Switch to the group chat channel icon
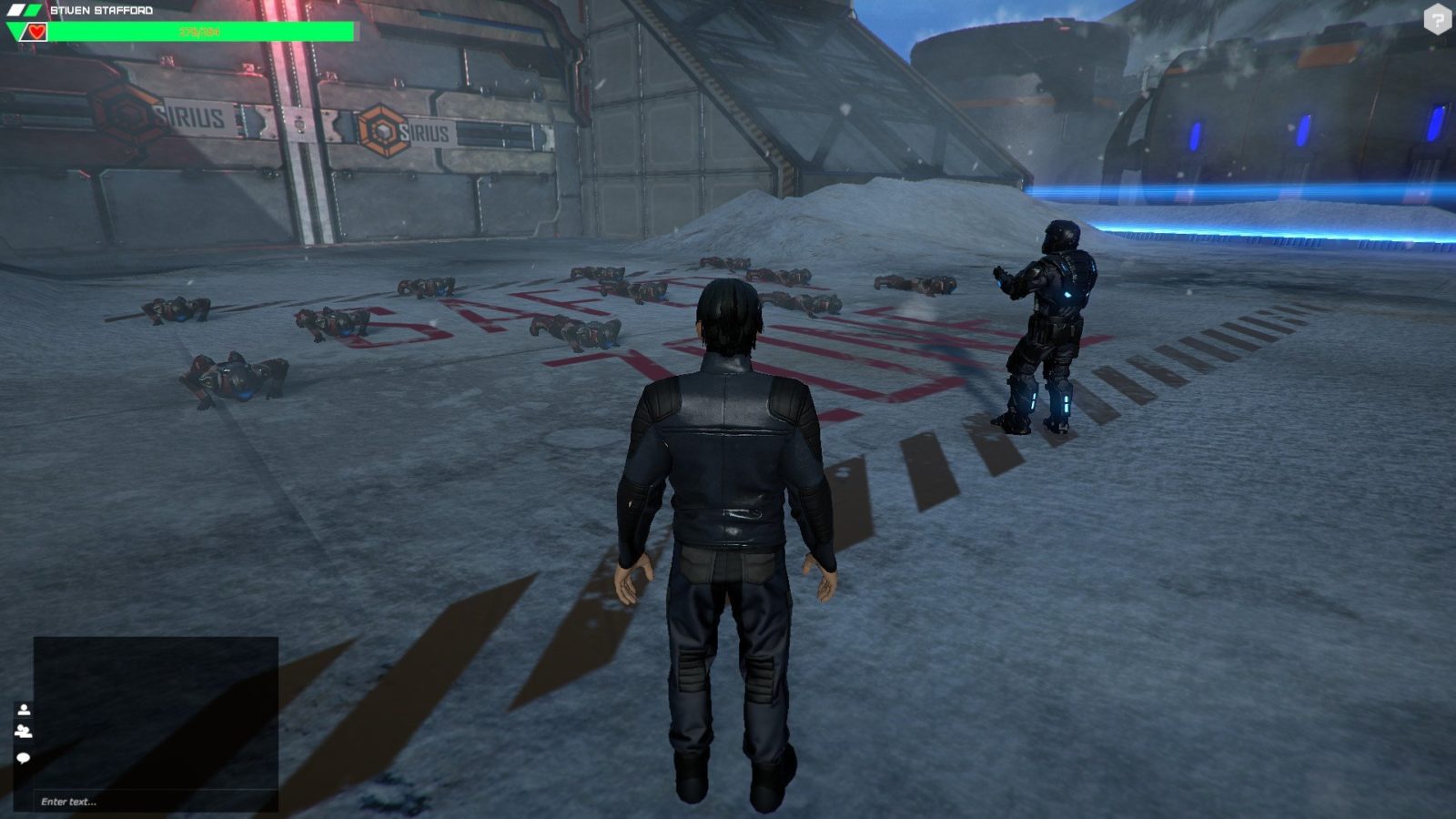The height and width of the screenshot is (819, 1456). (24, 731)
